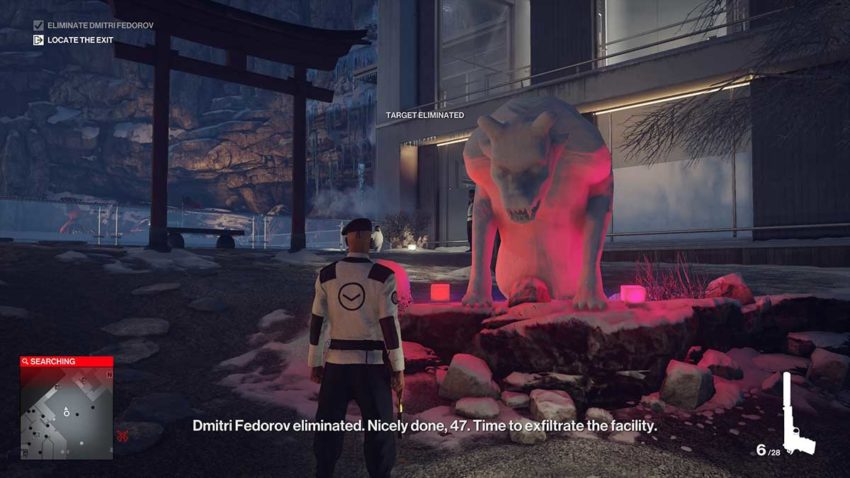850x478 pixels.
Task: Click the silenced pistol weapon icon
Action: (798, 414)
